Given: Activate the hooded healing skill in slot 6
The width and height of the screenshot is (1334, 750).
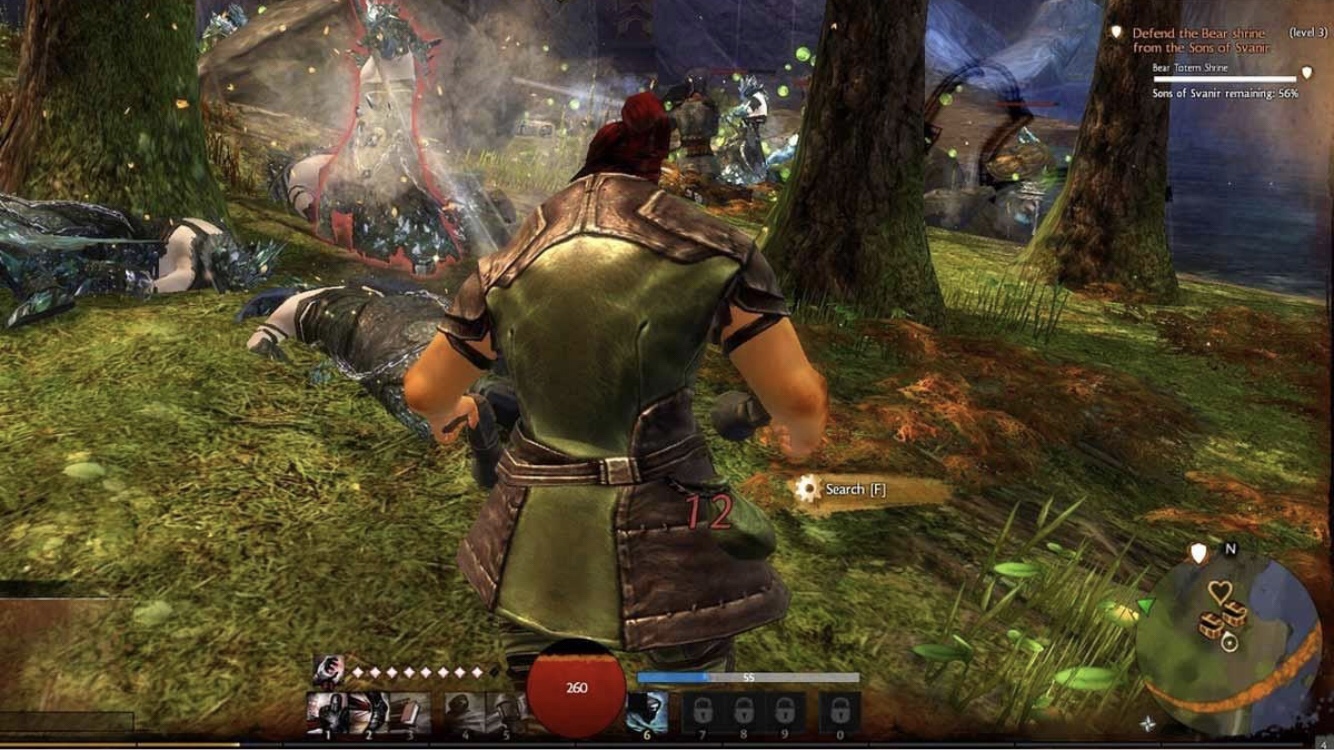Looking at the screenshot, I should (645, 711).
